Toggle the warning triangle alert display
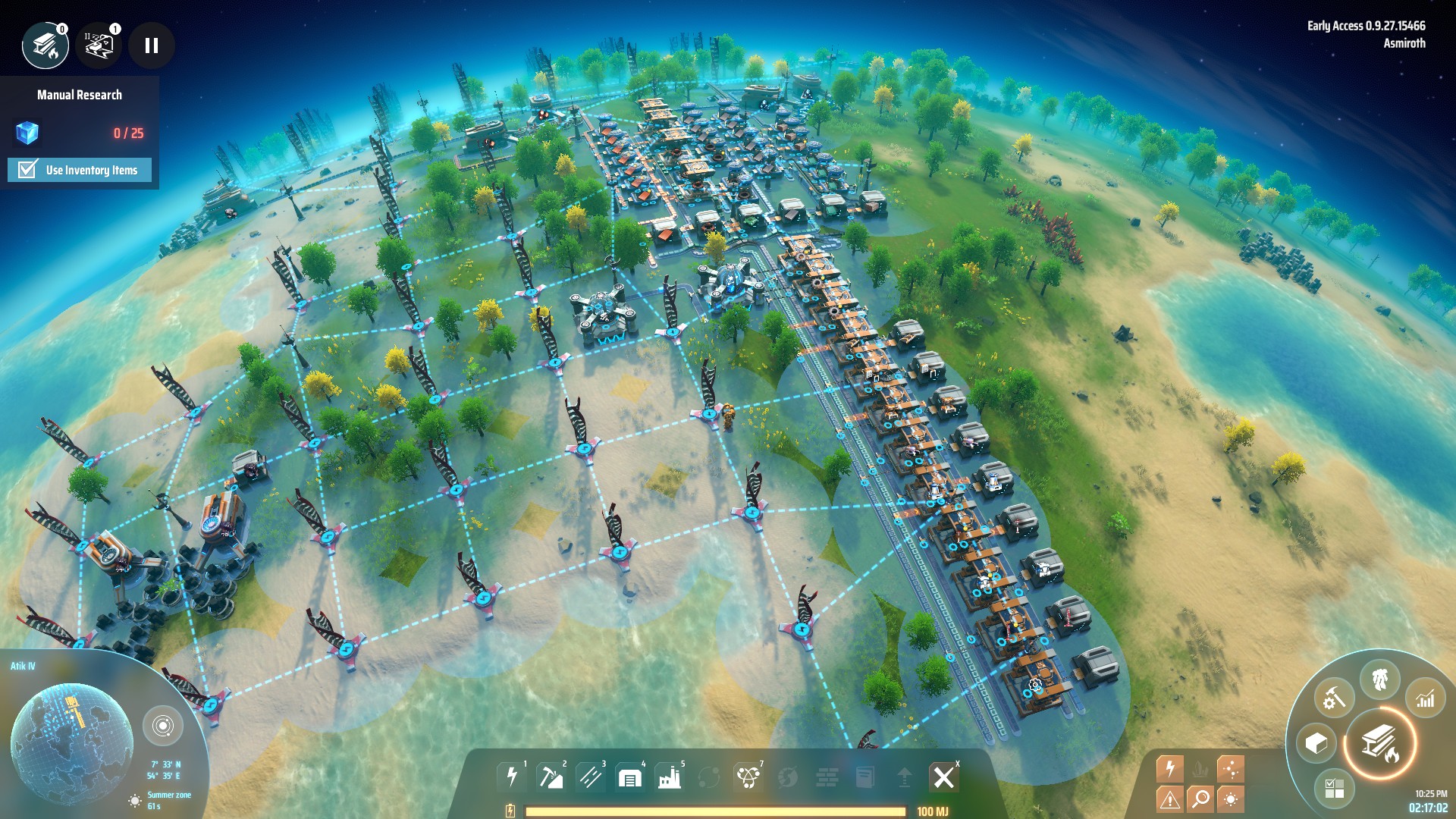 tap(1169, 799)
